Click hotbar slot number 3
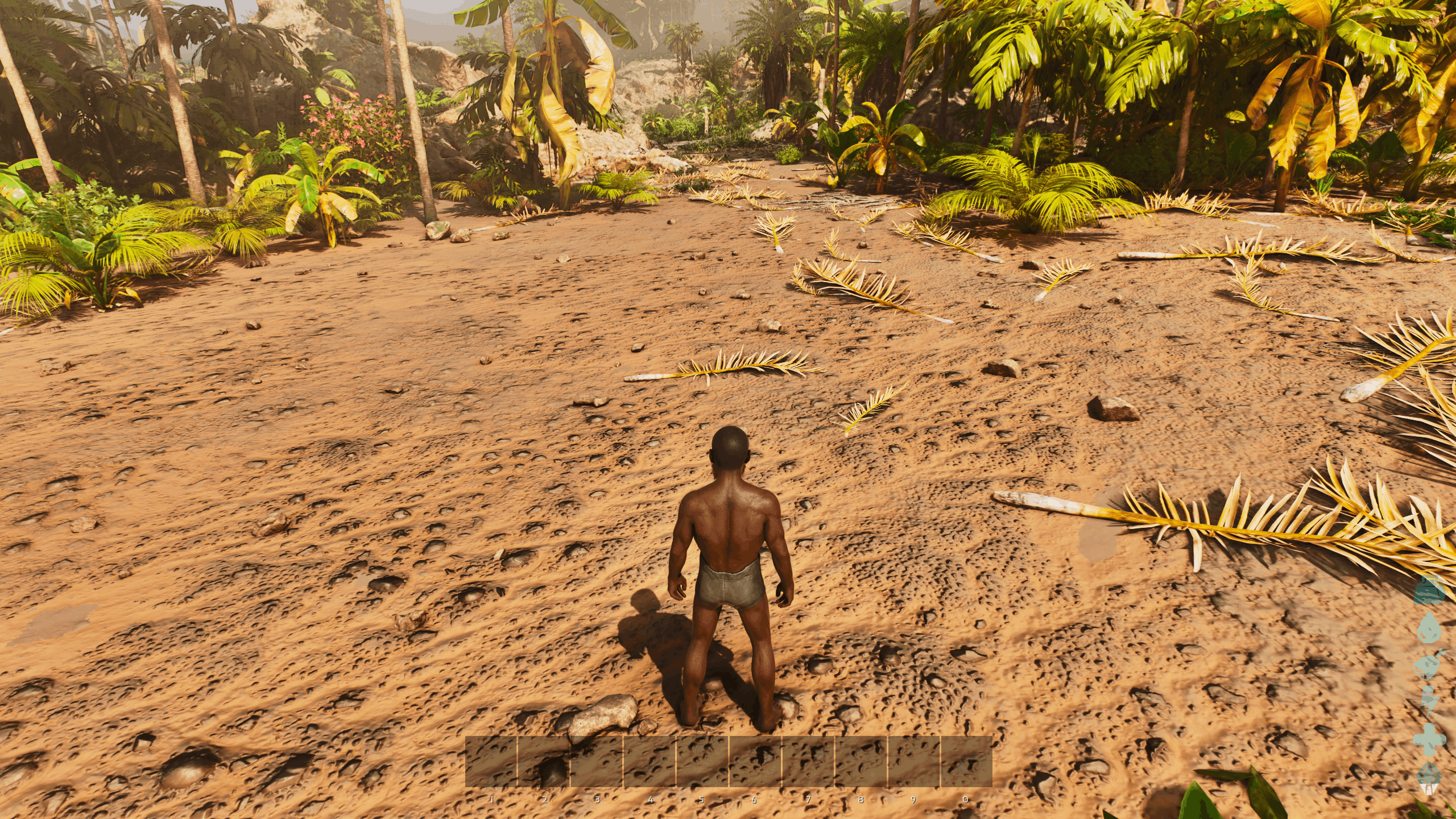The height and width of the screenshot is (819, 1456). [597, 762]
